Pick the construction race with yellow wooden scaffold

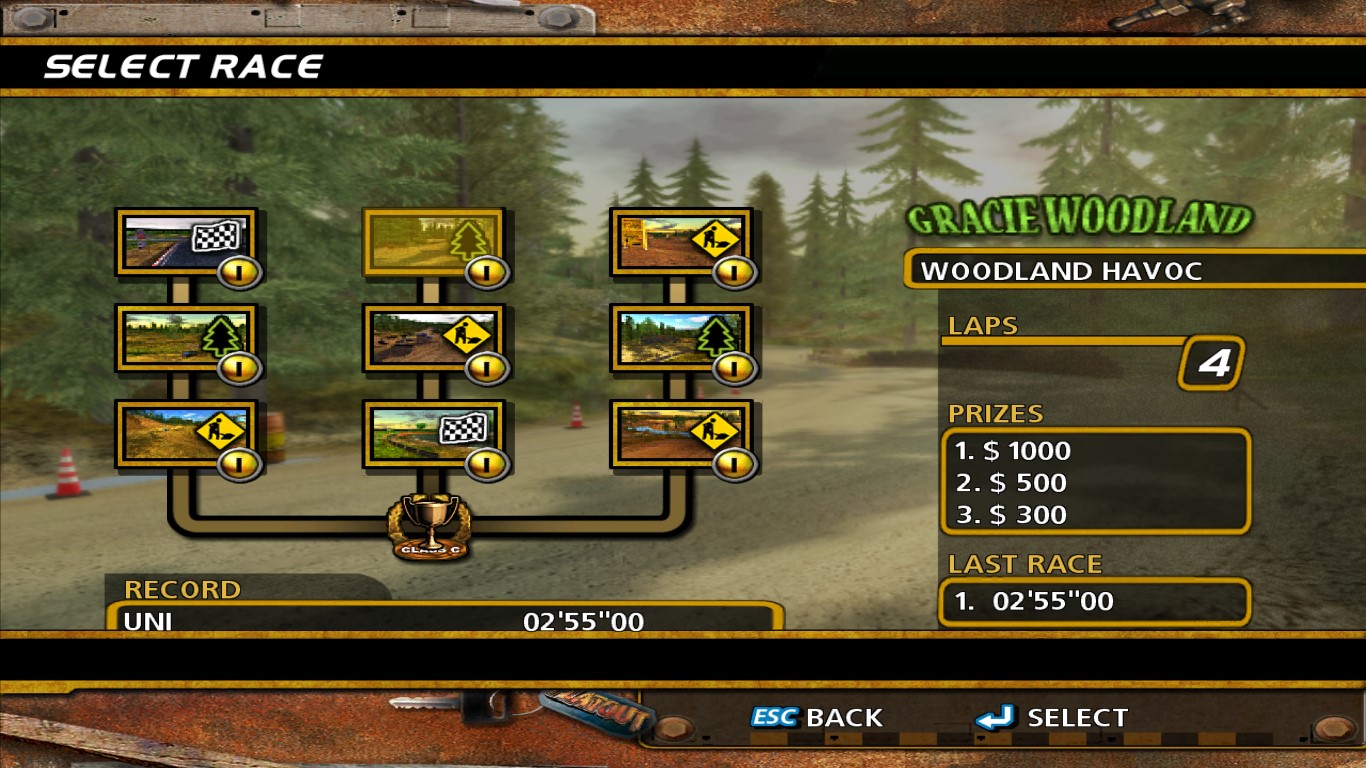point(680,242)
